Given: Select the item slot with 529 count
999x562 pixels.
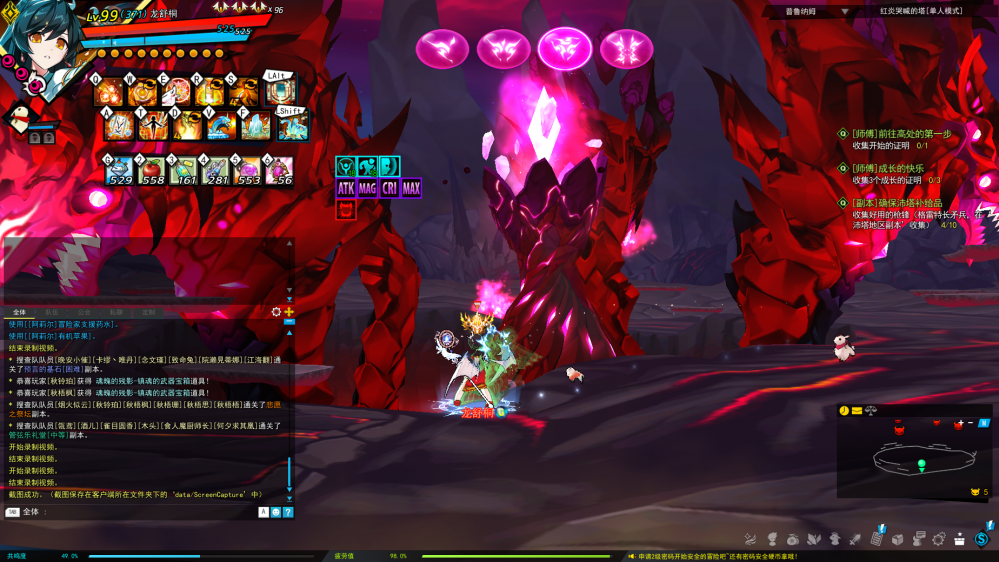Looking at the screenshot, I should click(x=119, y=171).
